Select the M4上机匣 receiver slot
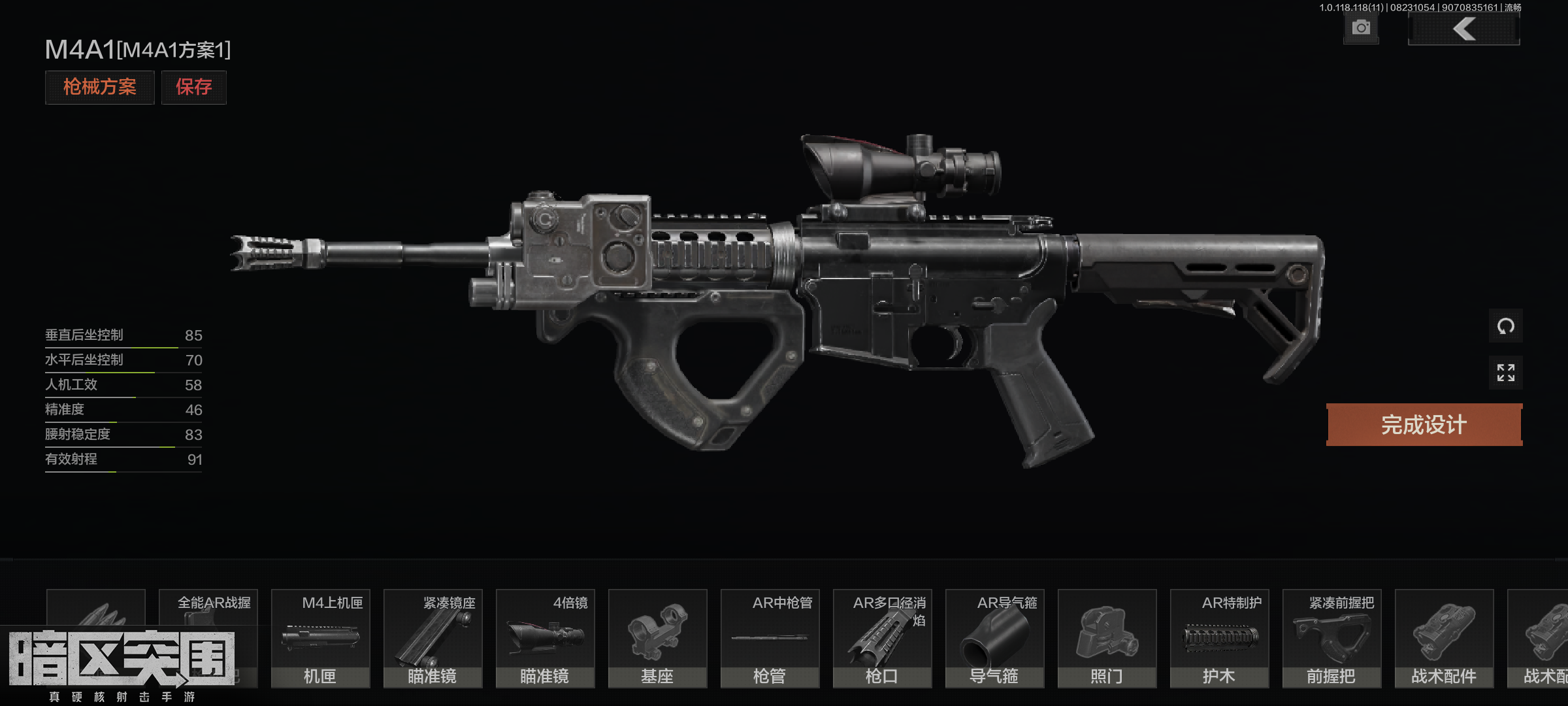The width and height of the screenshot is (1568, 706). tap(320, 638)
